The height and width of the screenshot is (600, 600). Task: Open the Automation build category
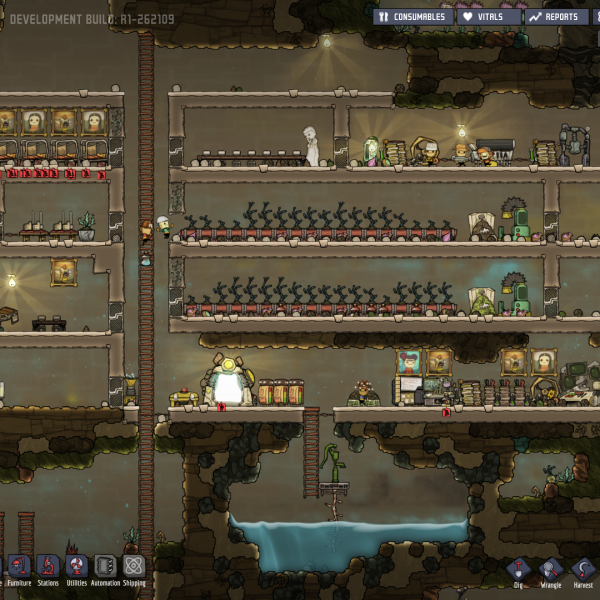pyautogui.click(x=105, y=568)
